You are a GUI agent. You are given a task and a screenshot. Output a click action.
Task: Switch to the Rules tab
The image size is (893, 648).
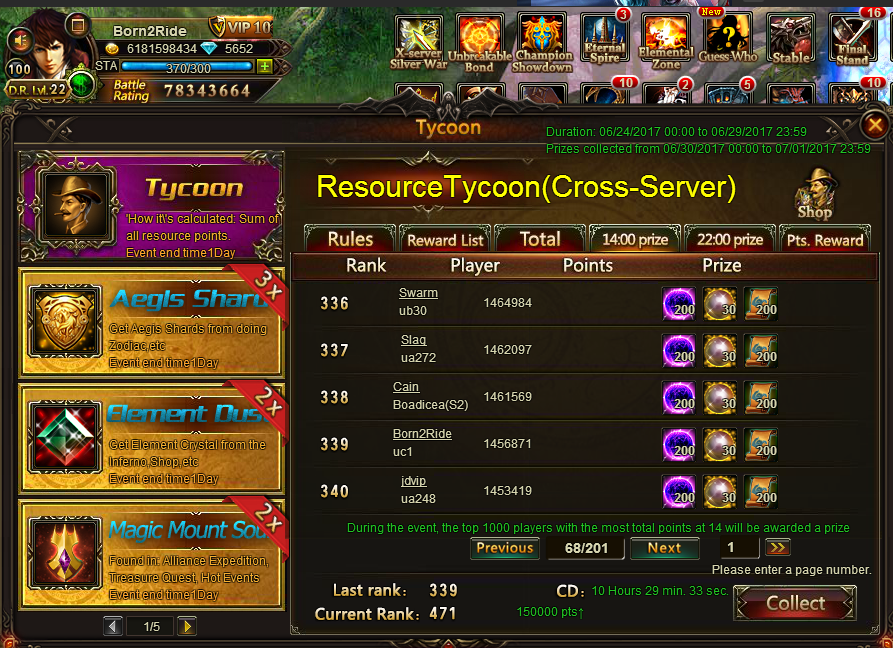click(x=350, y=240)
